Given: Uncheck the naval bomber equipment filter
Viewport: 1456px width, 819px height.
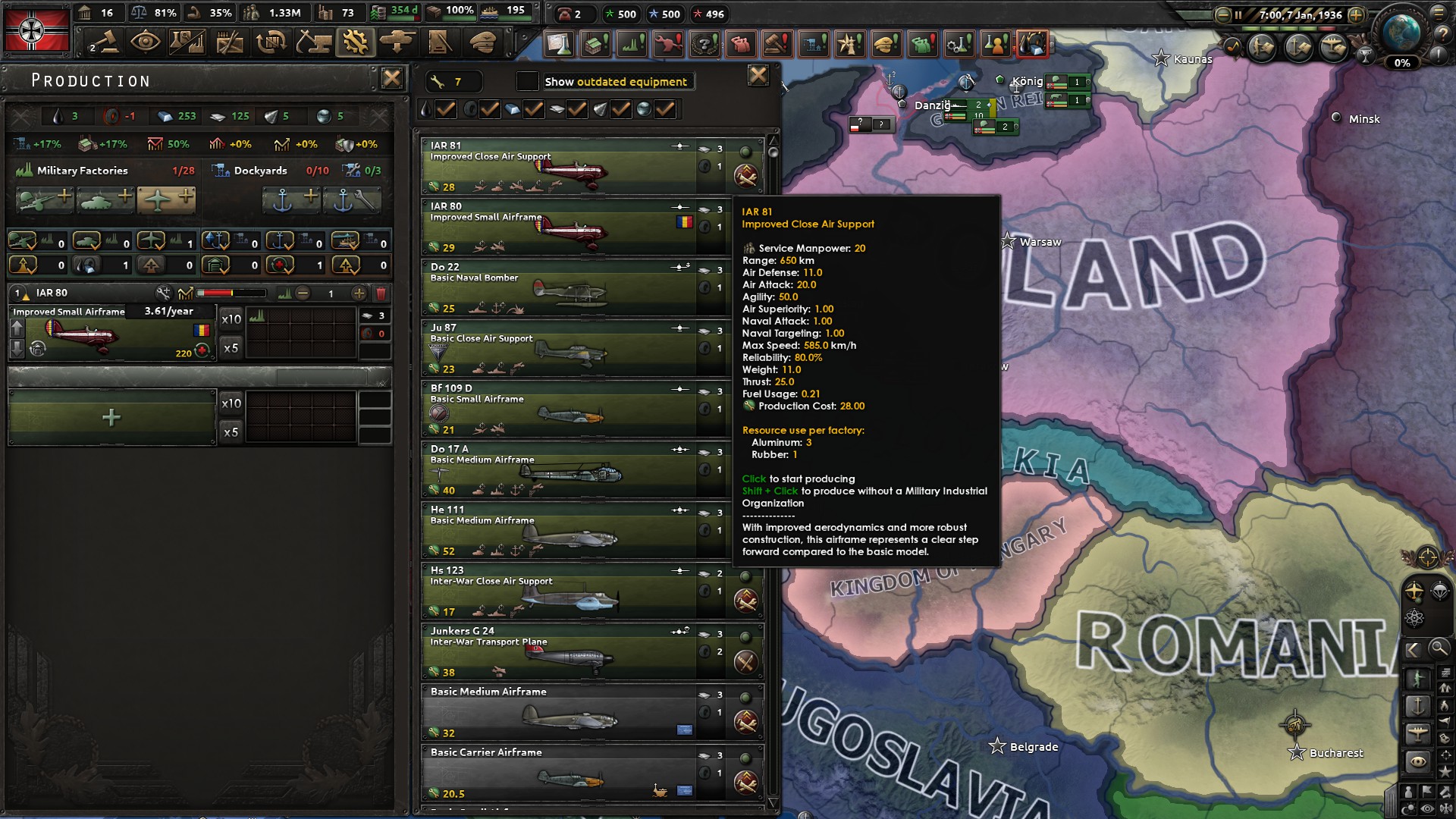Looking at the screenshot, I should coord(534,109).
